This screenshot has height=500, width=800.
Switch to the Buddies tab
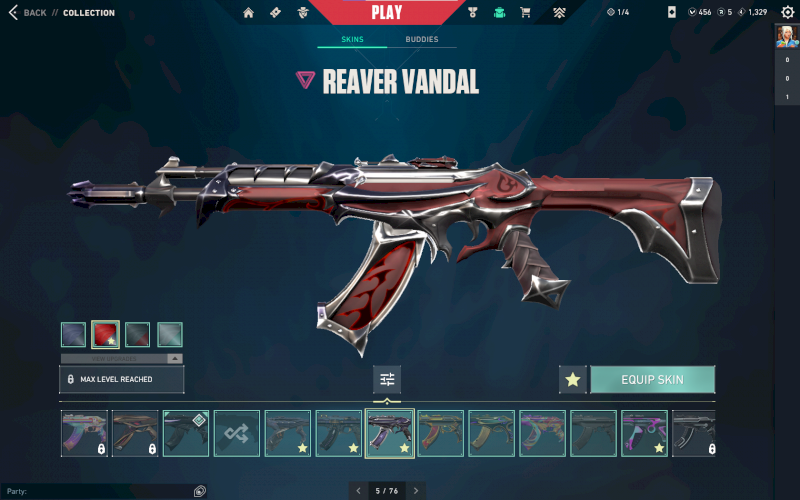coord(421,40)
